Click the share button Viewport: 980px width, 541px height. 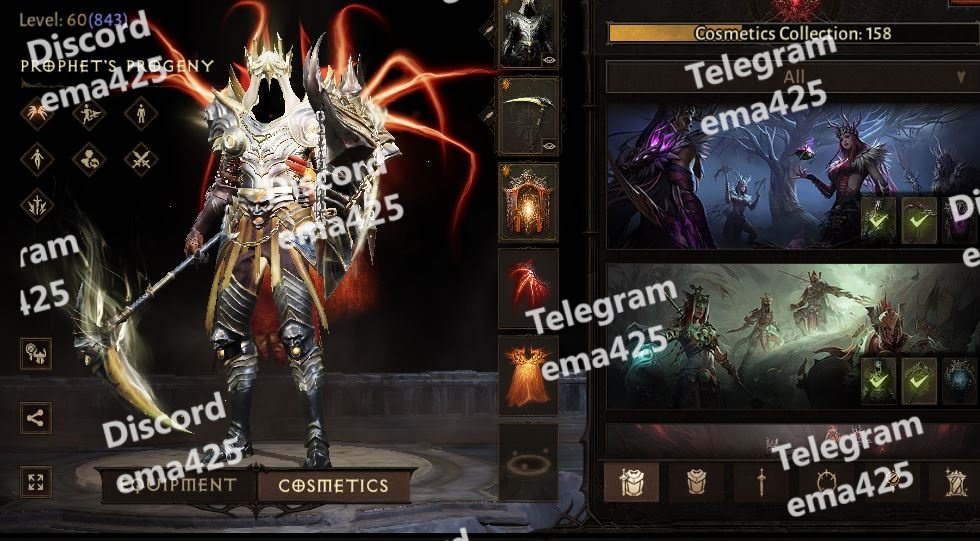tap(36, 418)
